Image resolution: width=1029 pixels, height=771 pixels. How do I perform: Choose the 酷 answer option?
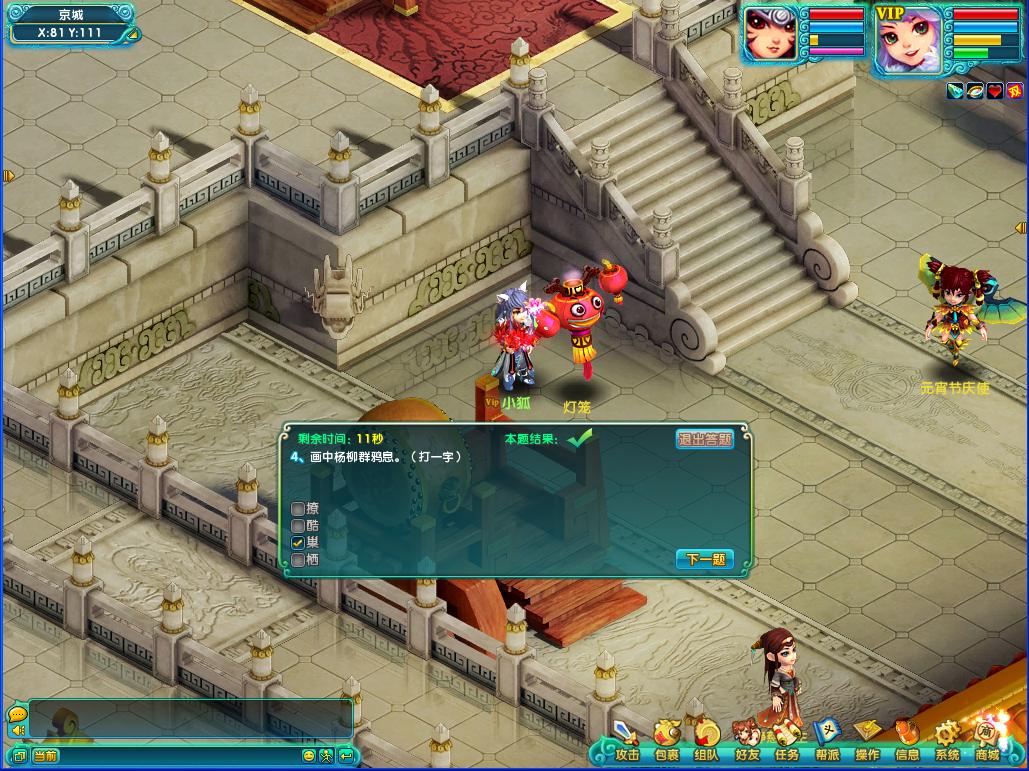298,525
